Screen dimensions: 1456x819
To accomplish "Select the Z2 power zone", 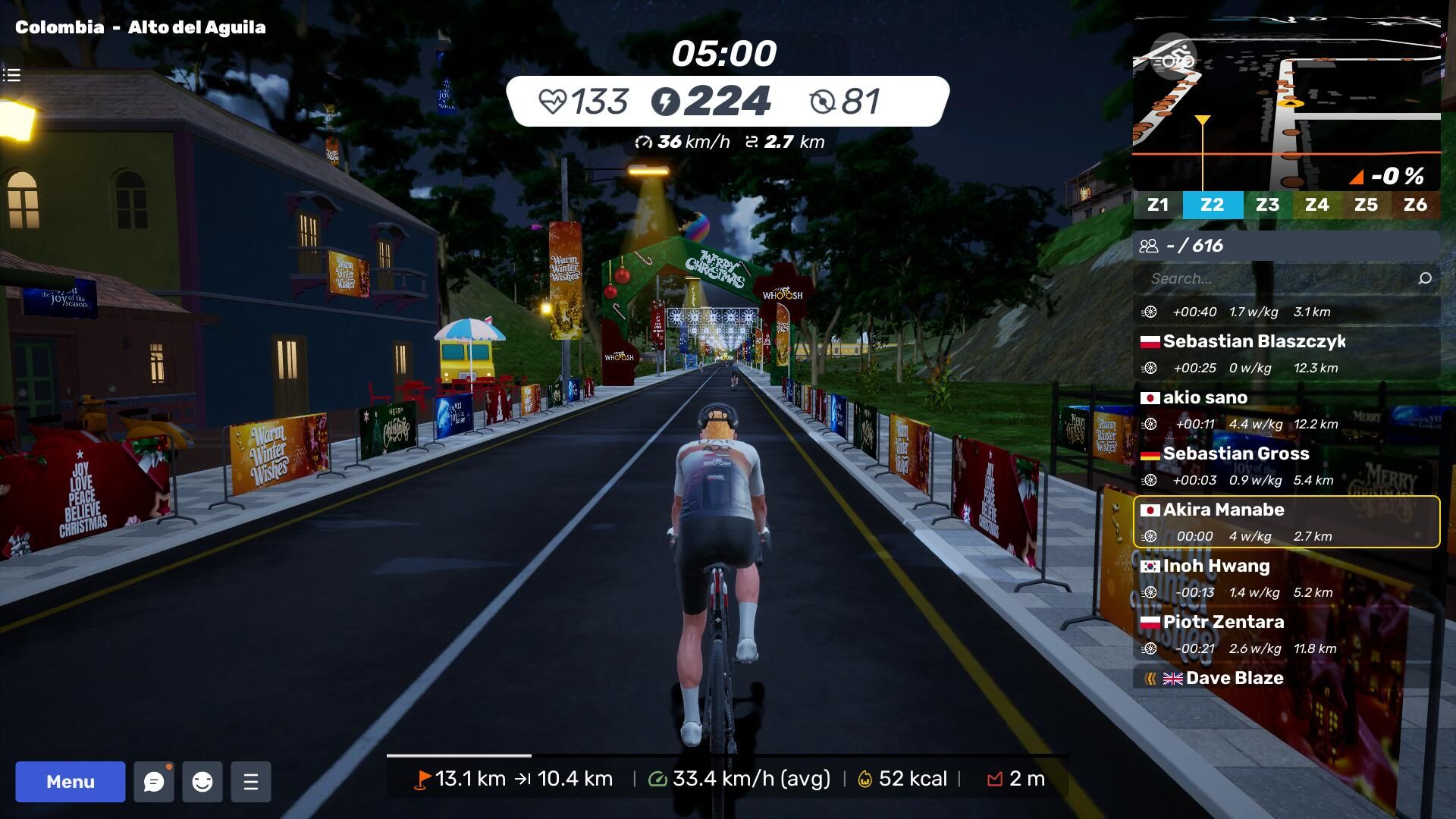I will 1212,205.
